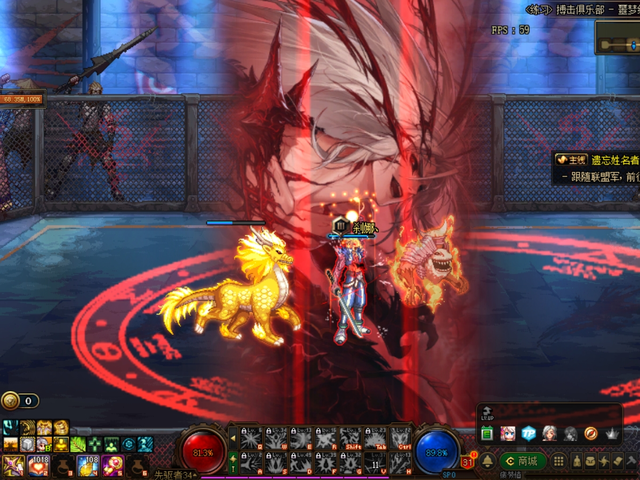Use the blue potion hotbar slot
This screenshot has width=640, height=480.
pos(87,465)
